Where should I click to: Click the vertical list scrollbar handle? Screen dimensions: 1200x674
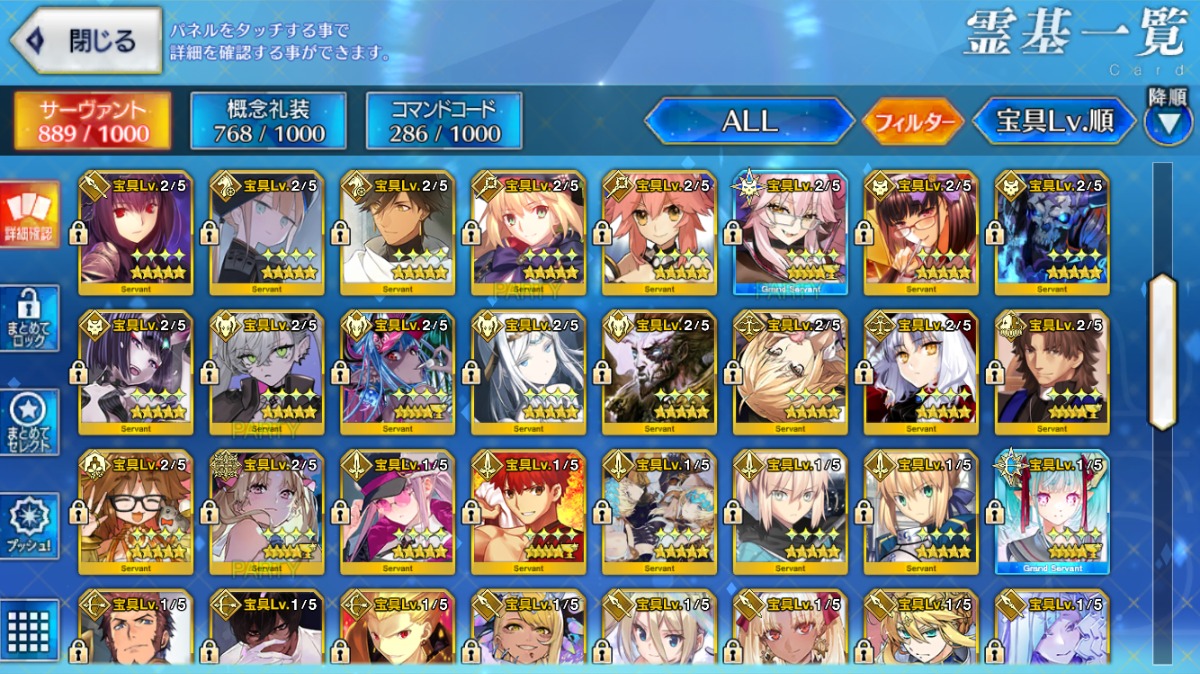coord(1162,350)
